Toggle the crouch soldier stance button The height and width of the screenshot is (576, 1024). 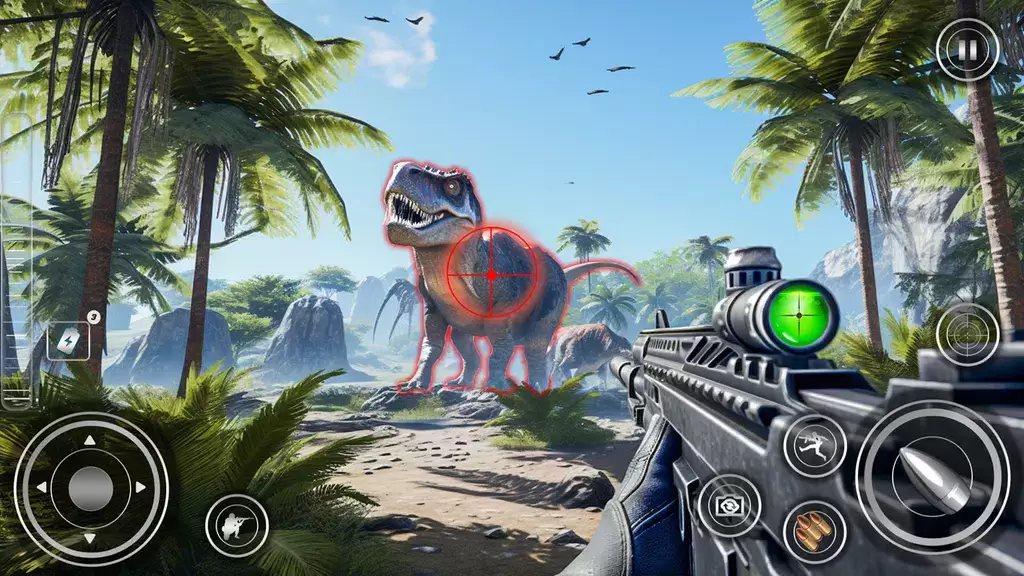[237, 524]
